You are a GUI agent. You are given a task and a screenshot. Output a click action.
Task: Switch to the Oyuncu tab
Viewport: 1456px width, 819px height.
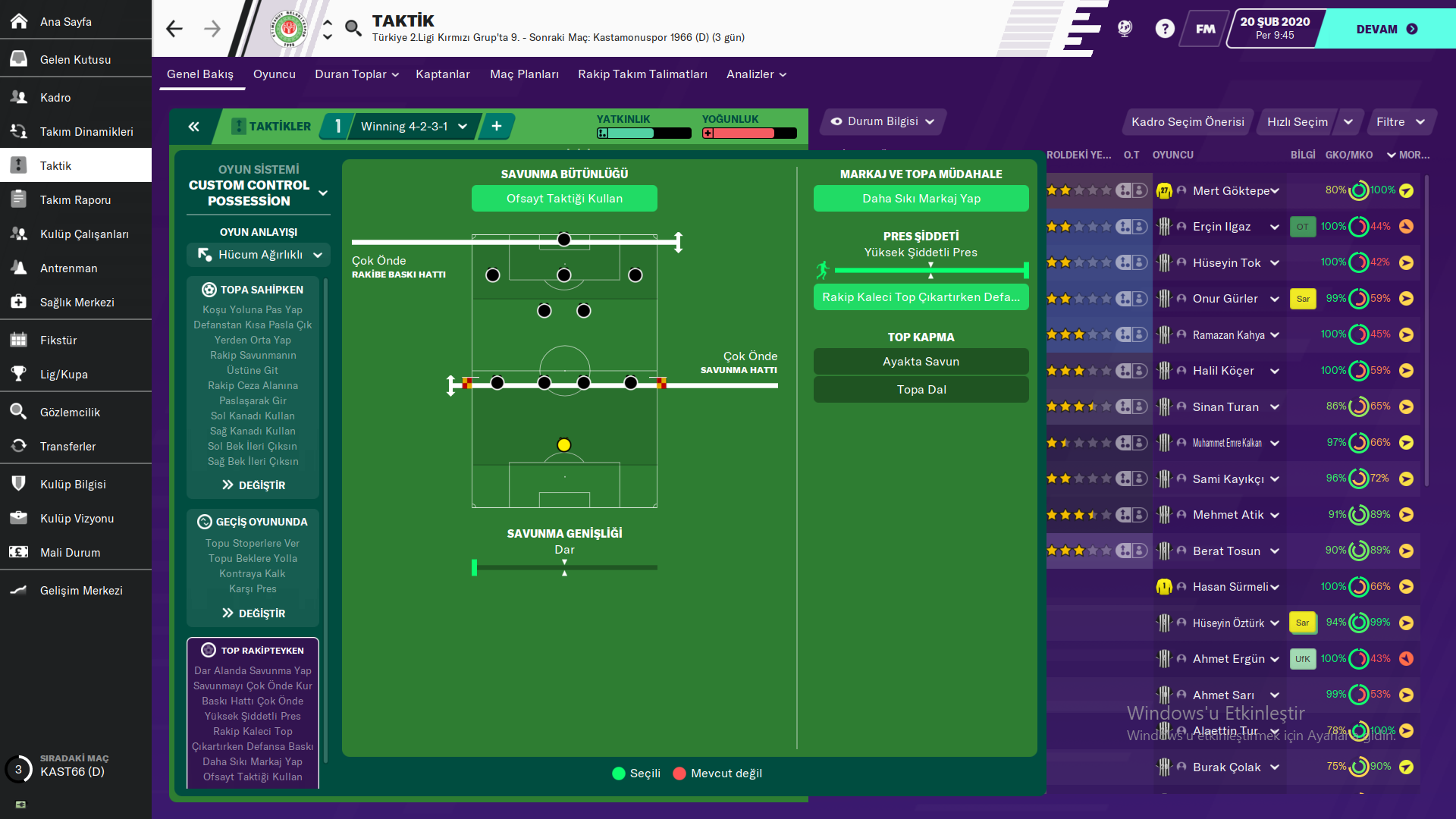click(274, 74)
